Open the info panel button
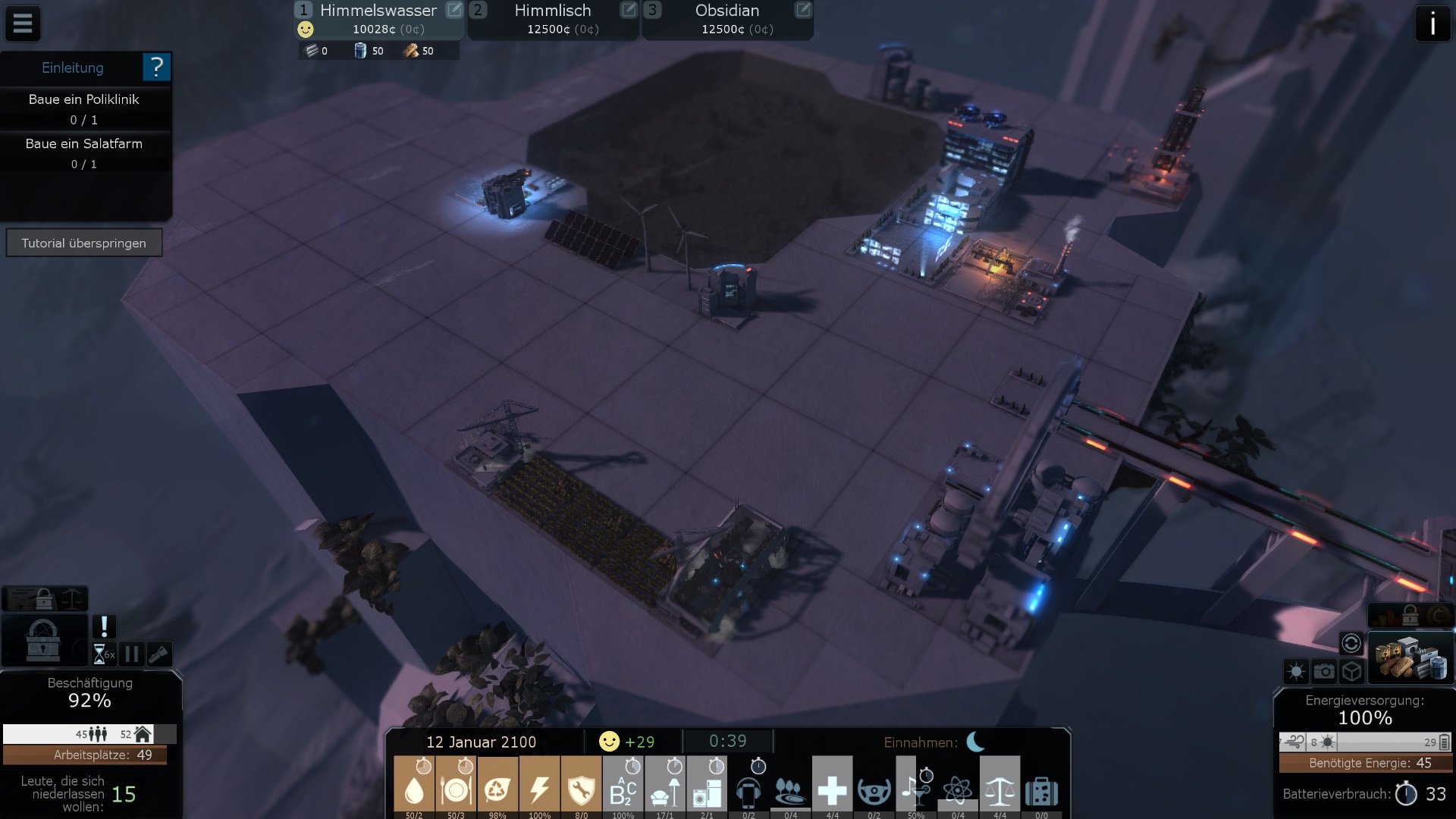This screenshot has height=819, width=1456. coord(1432,24)
